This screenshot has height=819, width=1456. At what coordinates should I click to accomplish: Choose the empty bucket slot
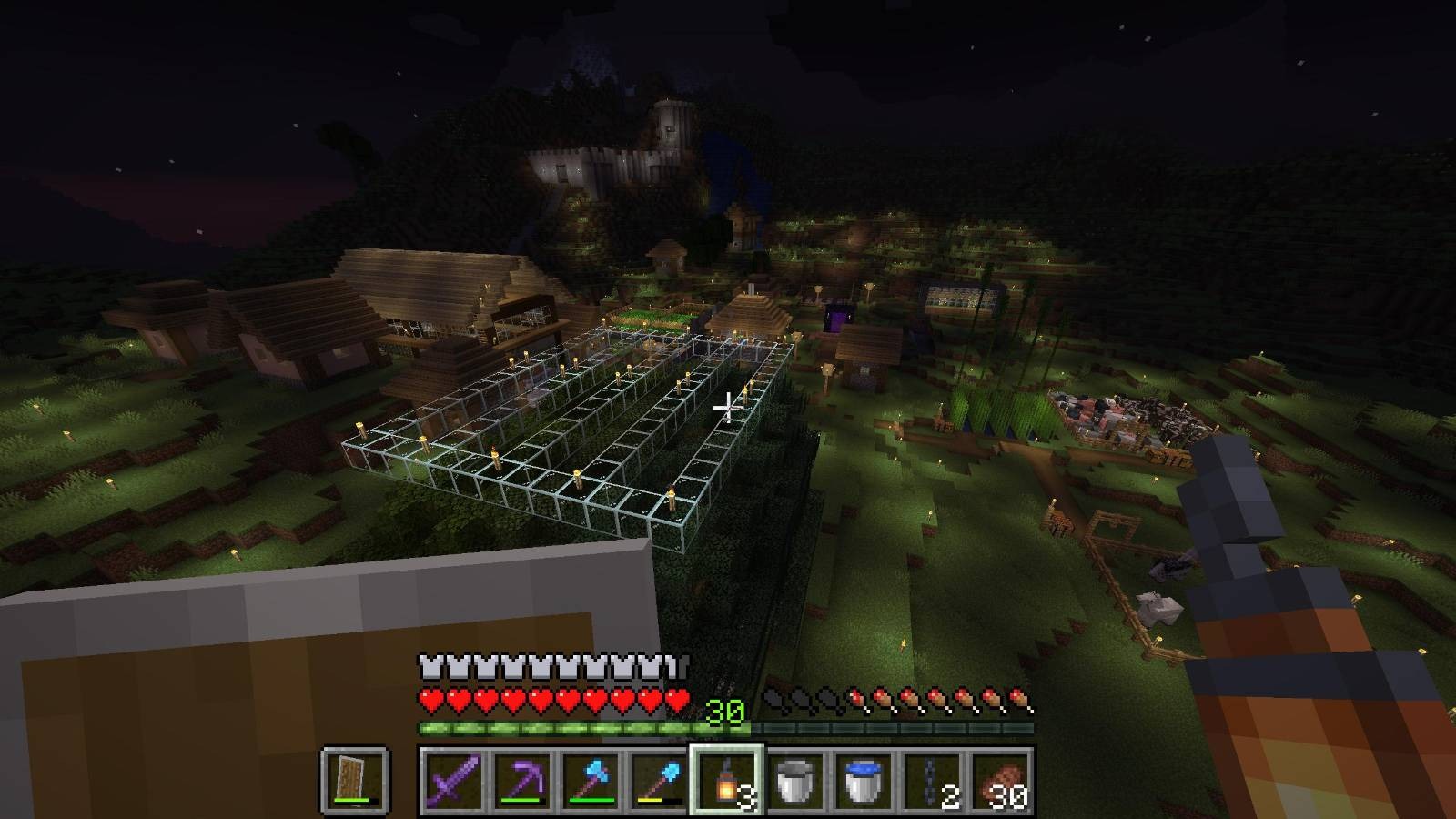(x=794, y=780)
